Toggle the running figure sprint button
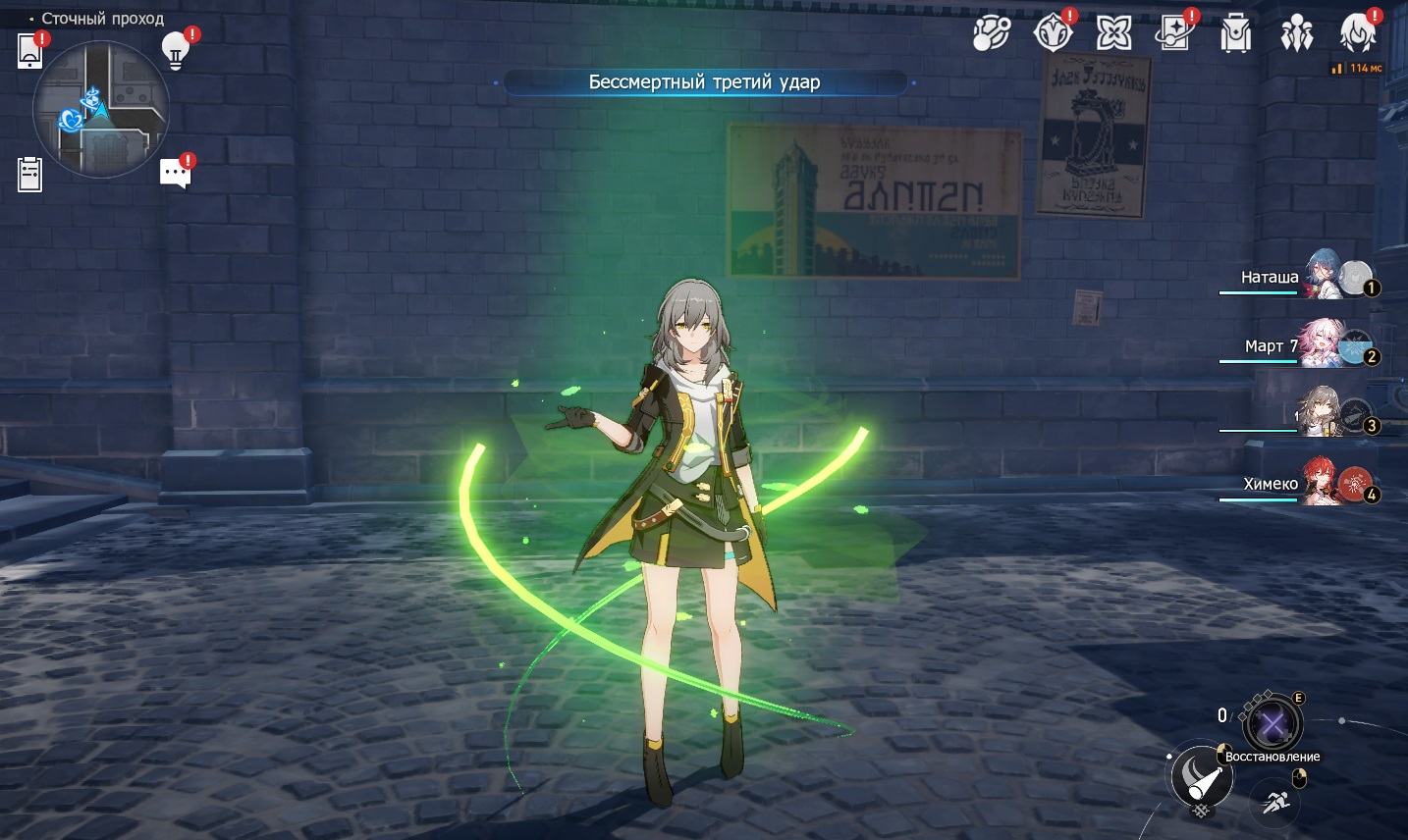 [x=1275, y=803]
